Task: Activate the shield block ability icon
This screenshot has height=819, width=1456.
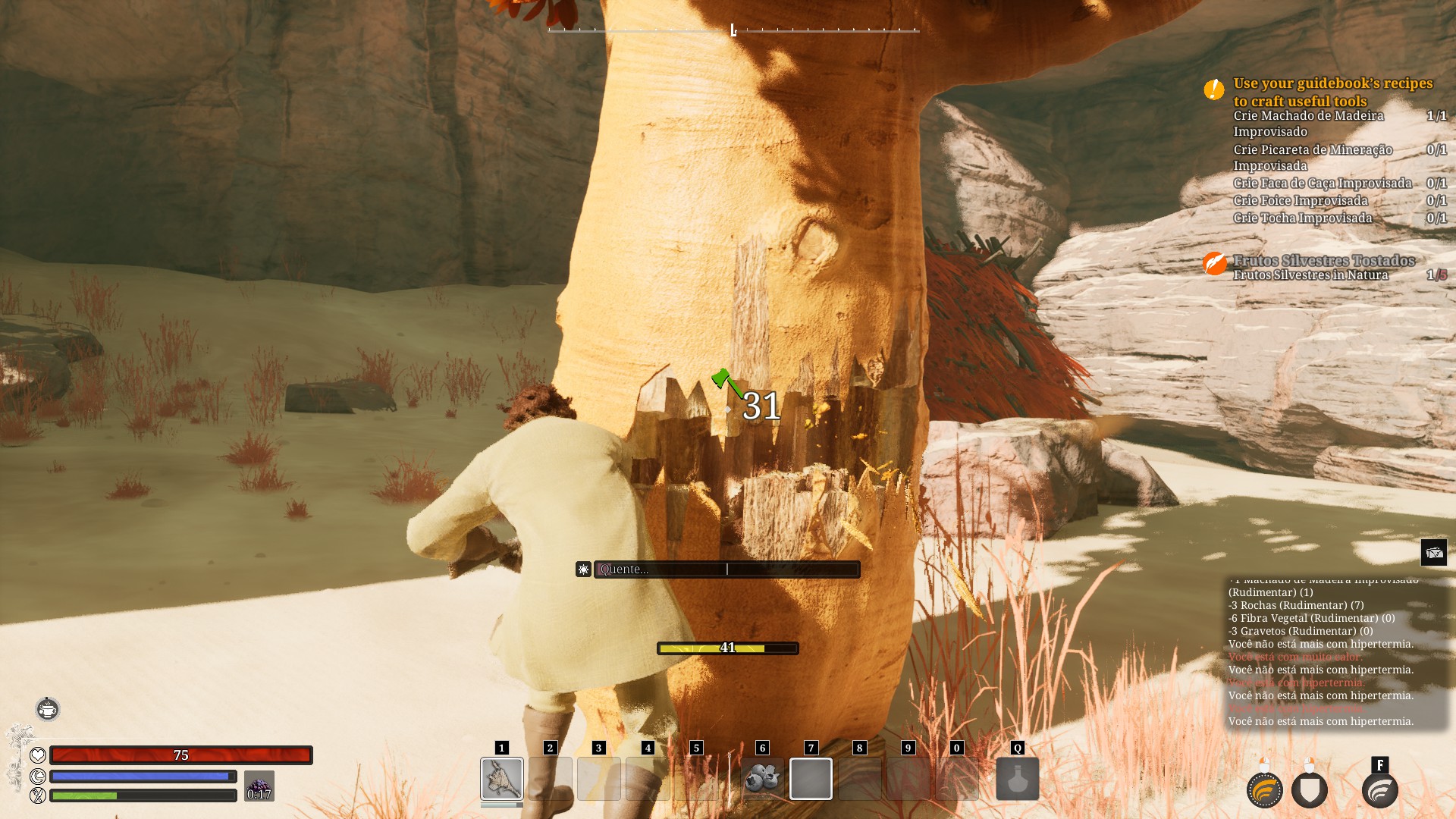Action: pos(1310,790)
